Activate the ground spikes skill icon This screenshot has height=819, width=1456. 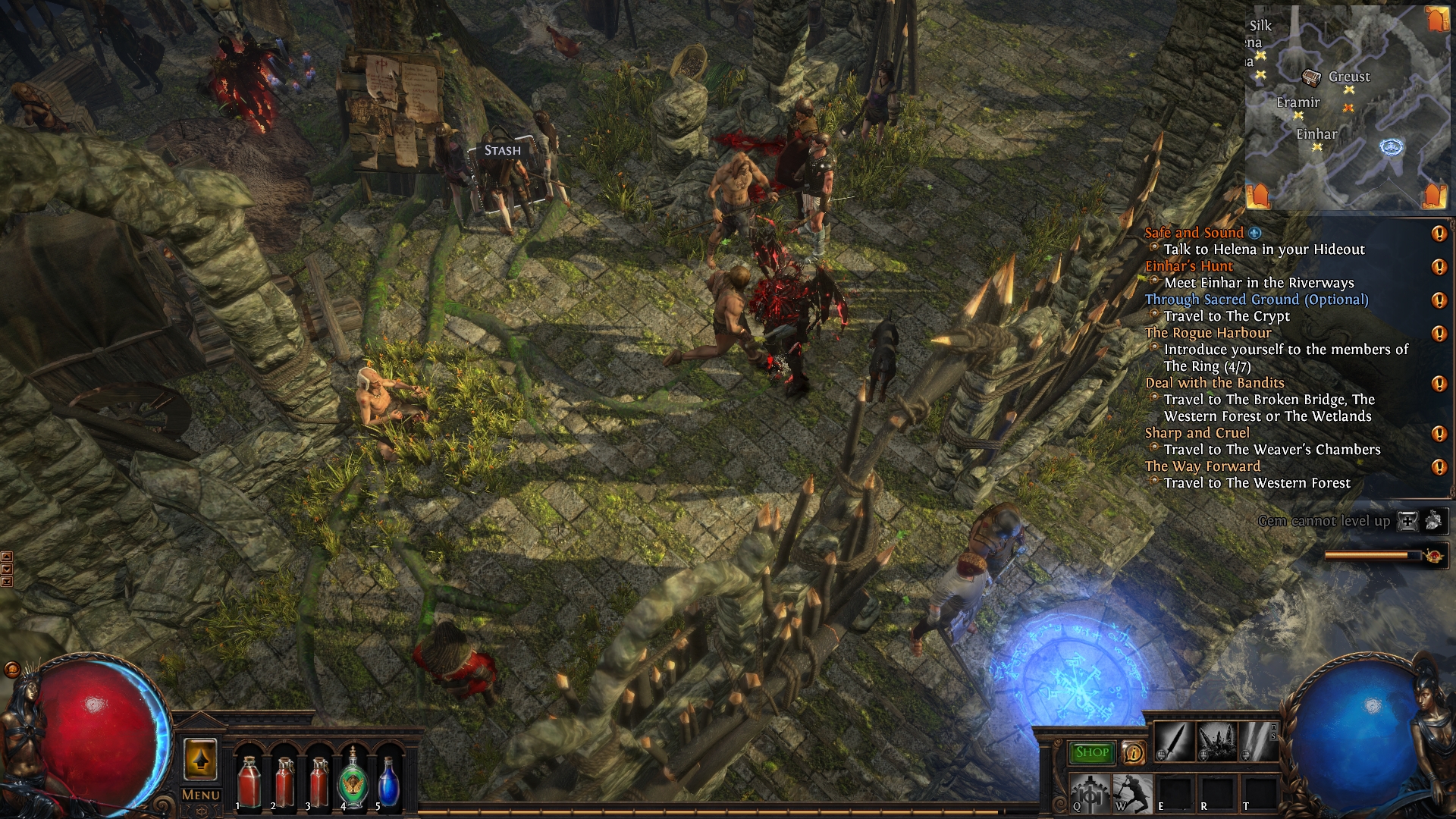click(x=1216, y=741)
